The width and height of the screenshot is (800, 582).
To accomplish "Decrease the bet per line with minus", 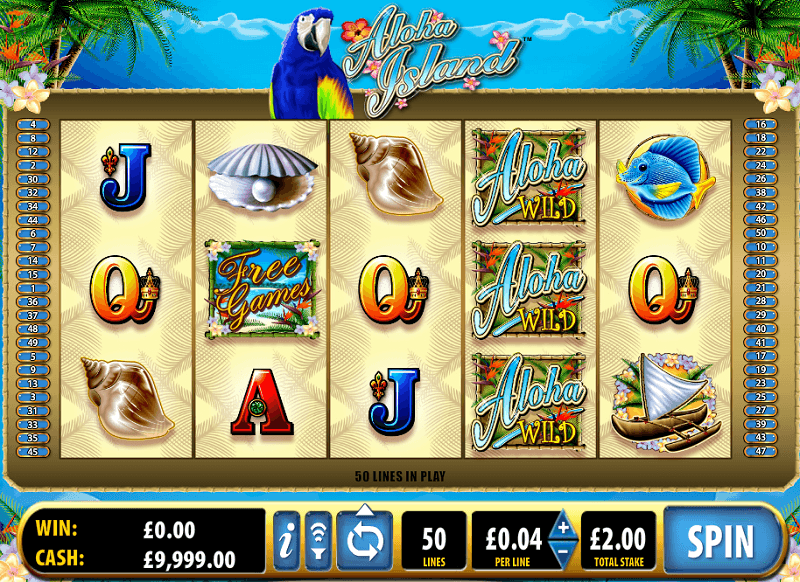I will [x=562, y=553].
